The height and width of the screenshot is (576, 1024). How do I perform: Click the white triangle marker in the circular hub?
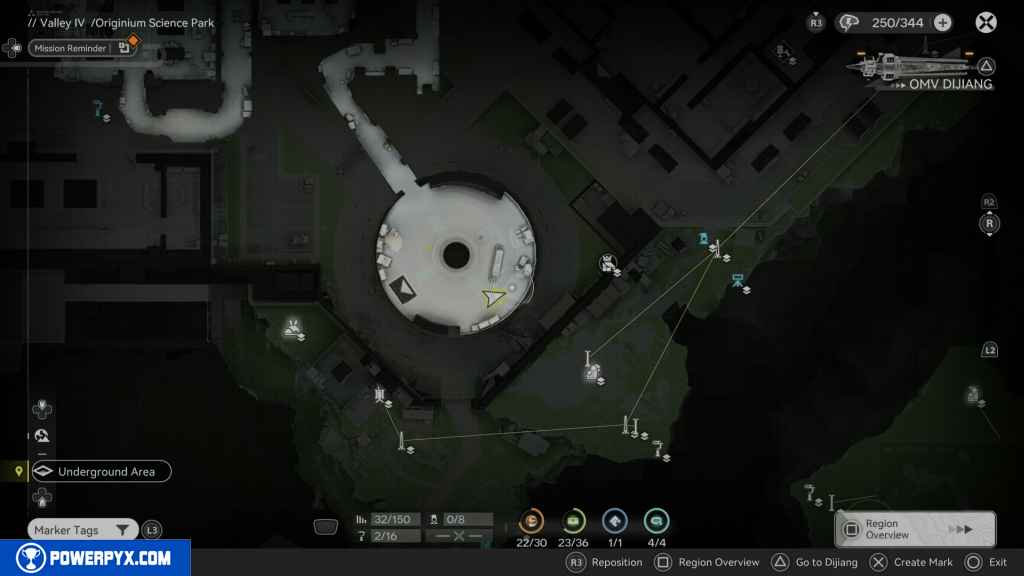click(x=404, y=289)
